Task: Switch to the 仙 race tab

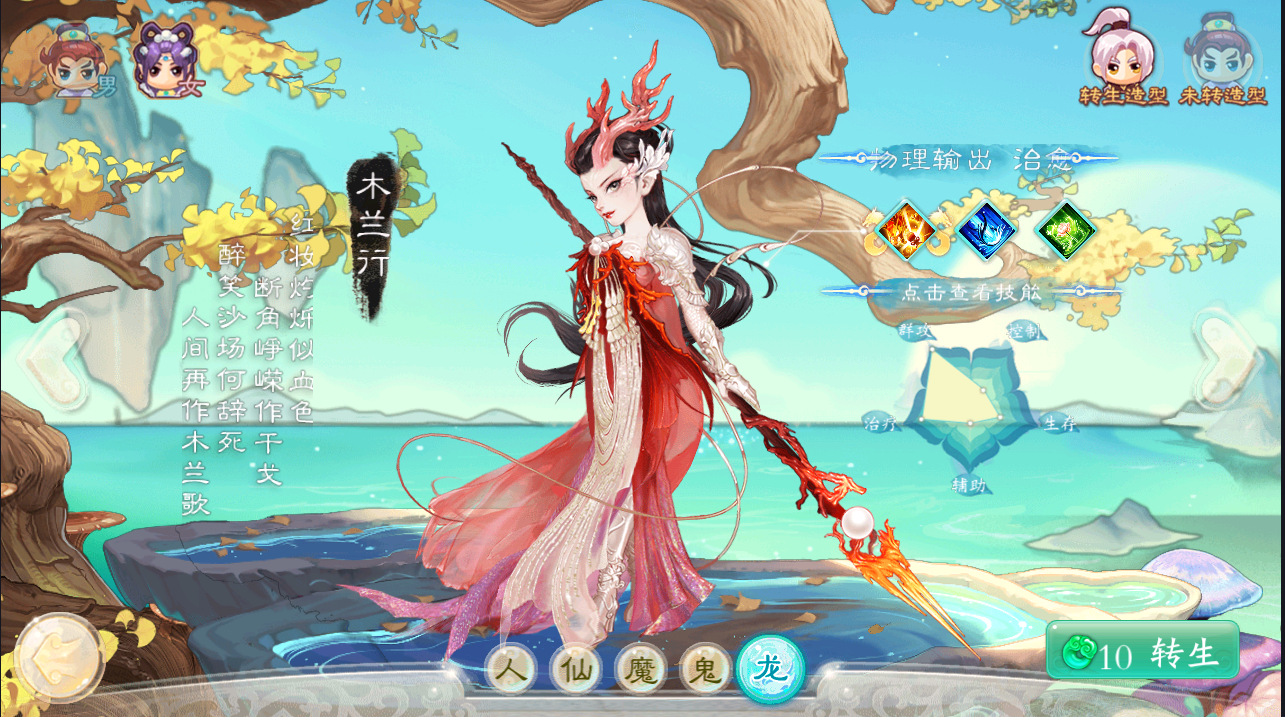Action: tap(576, 668)
